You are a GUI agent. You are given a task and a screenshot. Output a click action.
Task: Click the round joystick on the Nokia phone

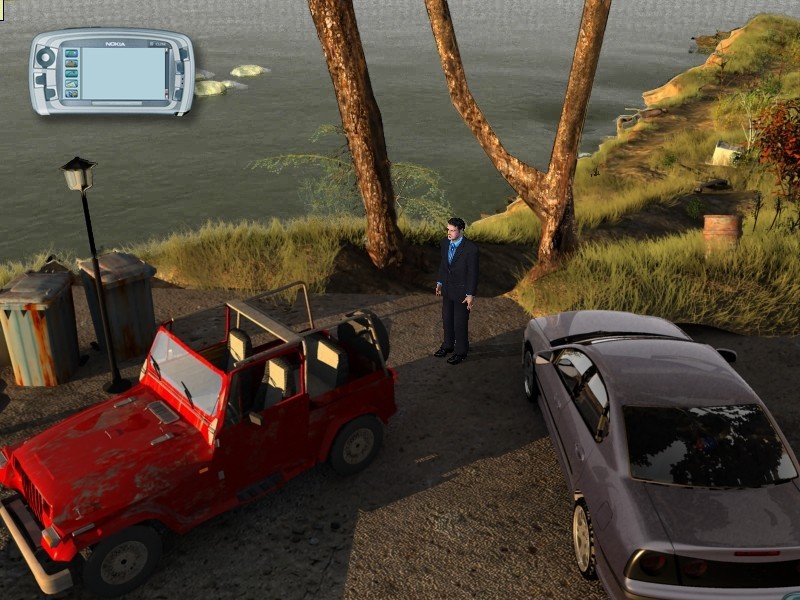click(45, 58)
